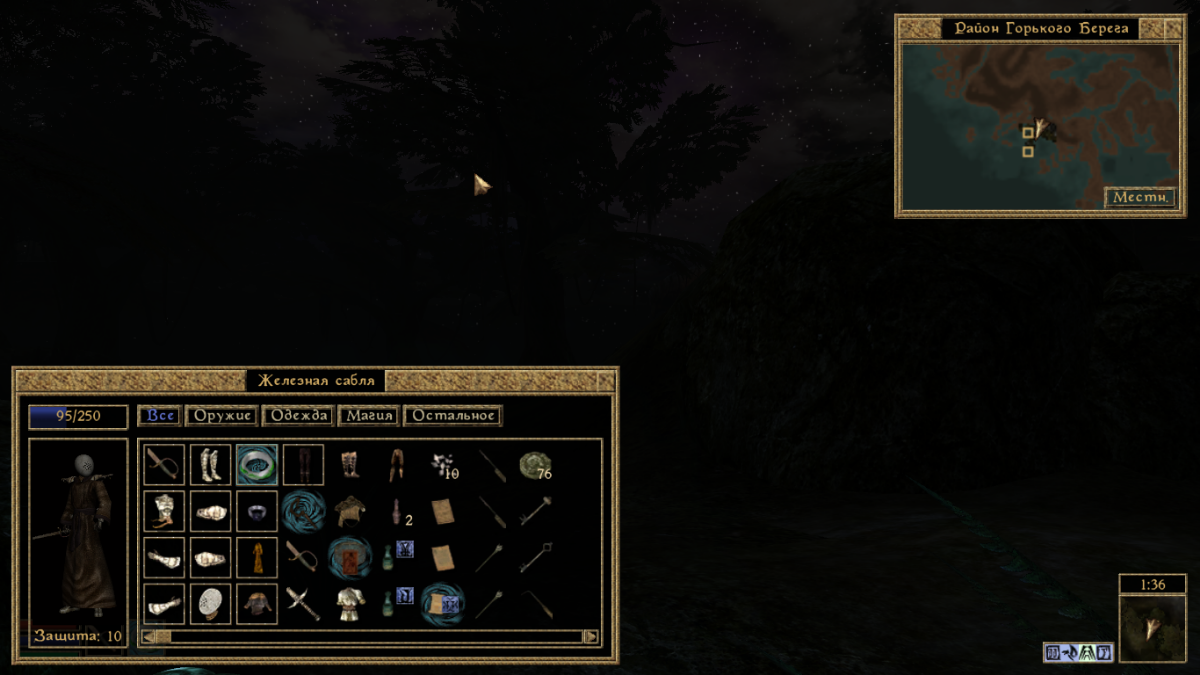Pick up the white shirt item
1200x675 pixels.
click(349, 603)
